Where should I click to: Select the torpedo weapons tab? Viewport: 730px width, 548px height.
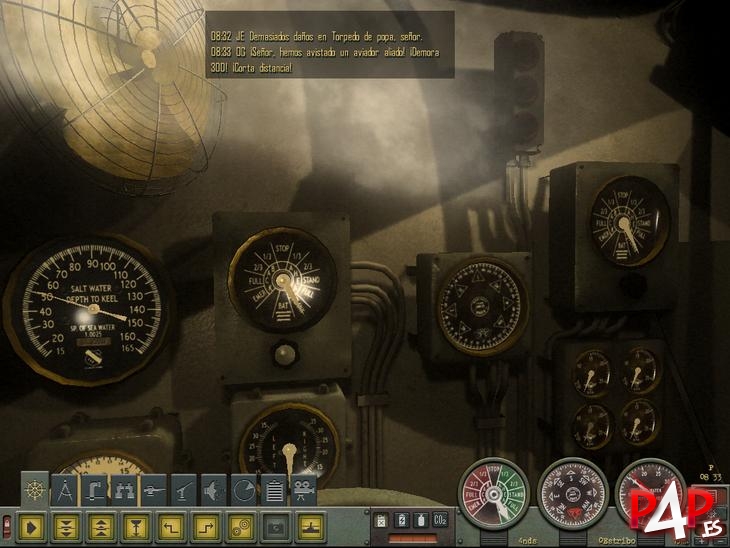click(154, 489)
